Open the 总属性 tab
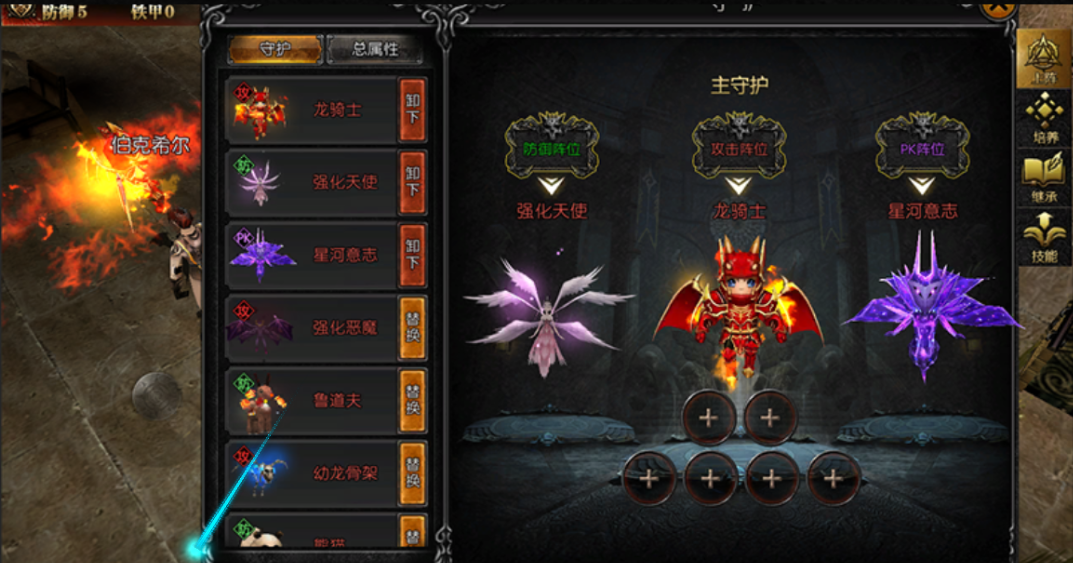1073x563 pixels. pyautogui.click(x=374, y=50)
